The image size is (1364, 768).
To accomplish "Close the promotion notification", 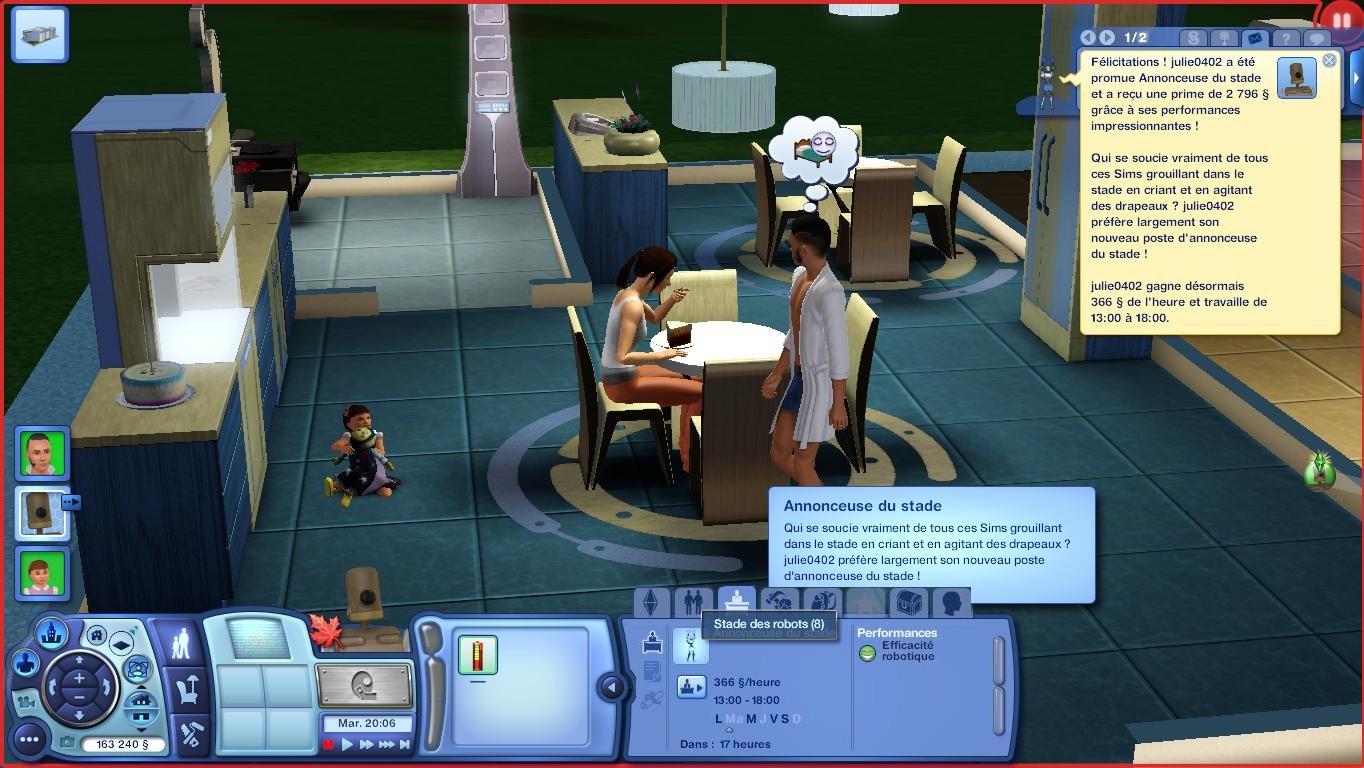I will click(1329, 61).
